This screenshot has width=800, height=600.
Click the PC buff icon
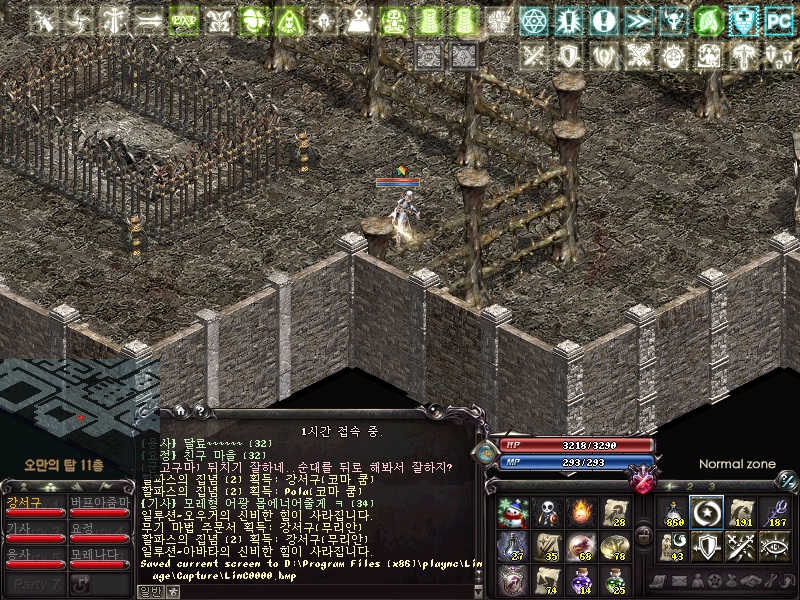click(x=777, y=20)
